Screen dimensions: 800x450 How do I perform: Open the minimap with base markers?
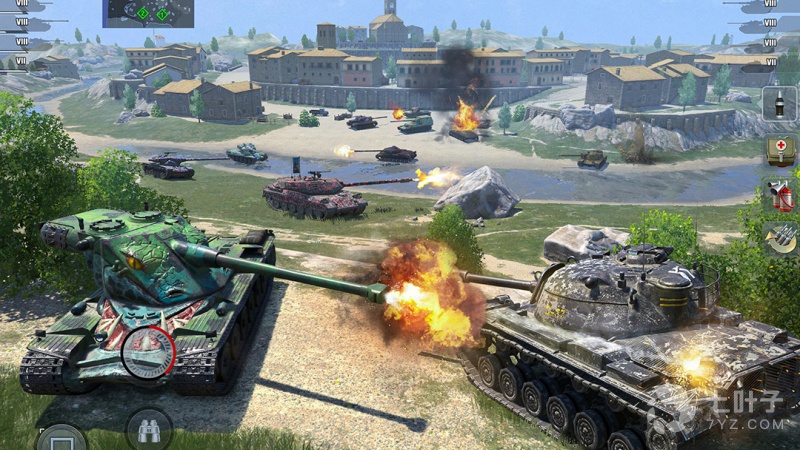[x=148, y=13]
